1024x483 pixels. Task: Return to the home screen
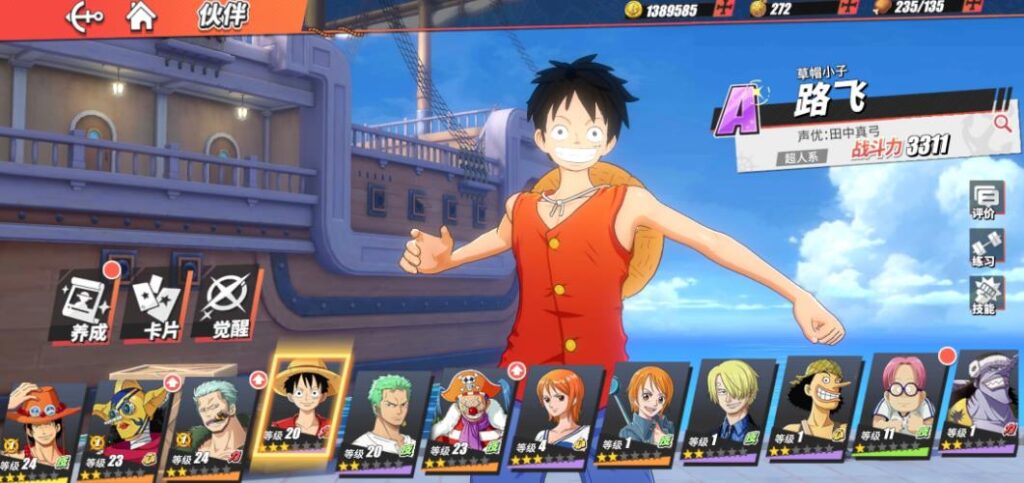pos(141,16)
